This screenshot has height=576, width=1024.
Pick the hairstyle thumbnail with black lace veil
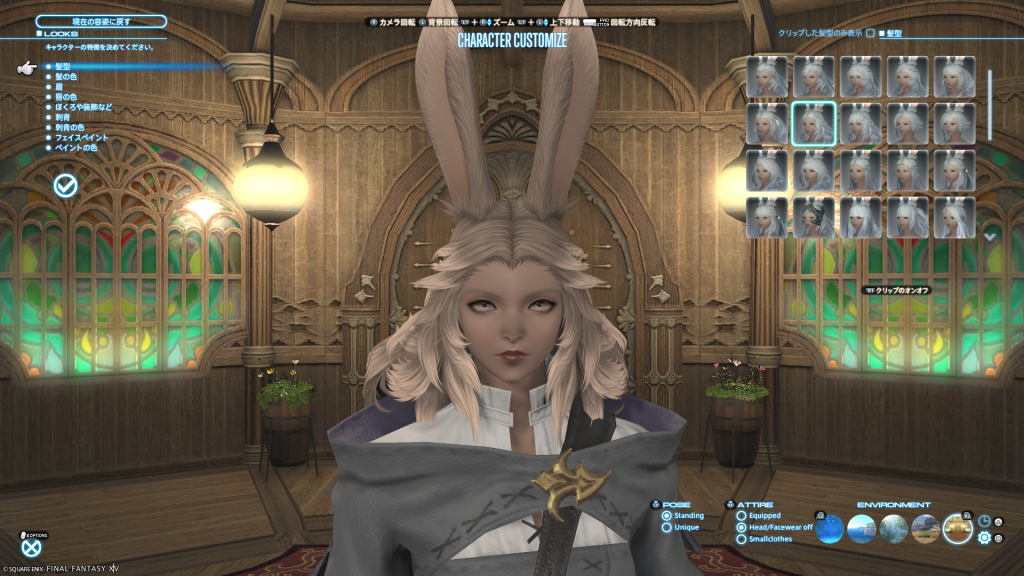[814, 217]
